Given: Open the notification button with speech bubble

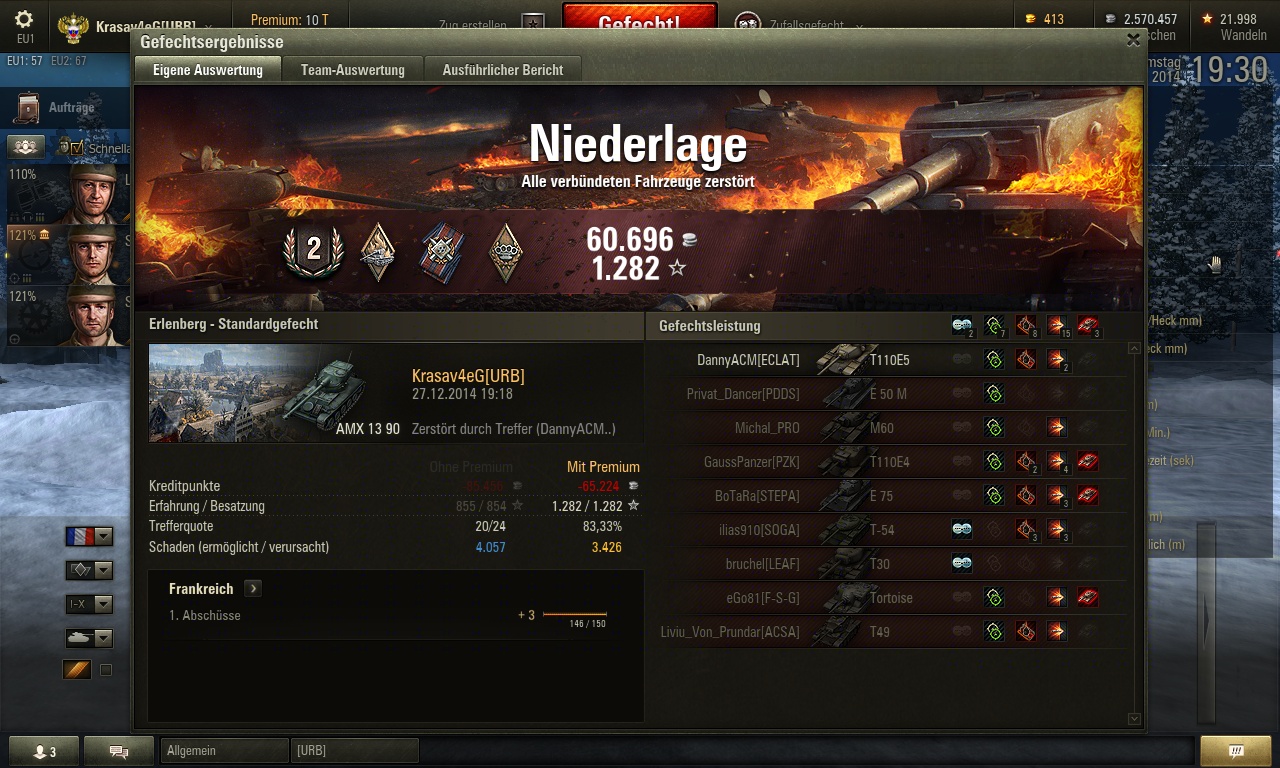Looking at the screenshot, I should pos(1235,751).
